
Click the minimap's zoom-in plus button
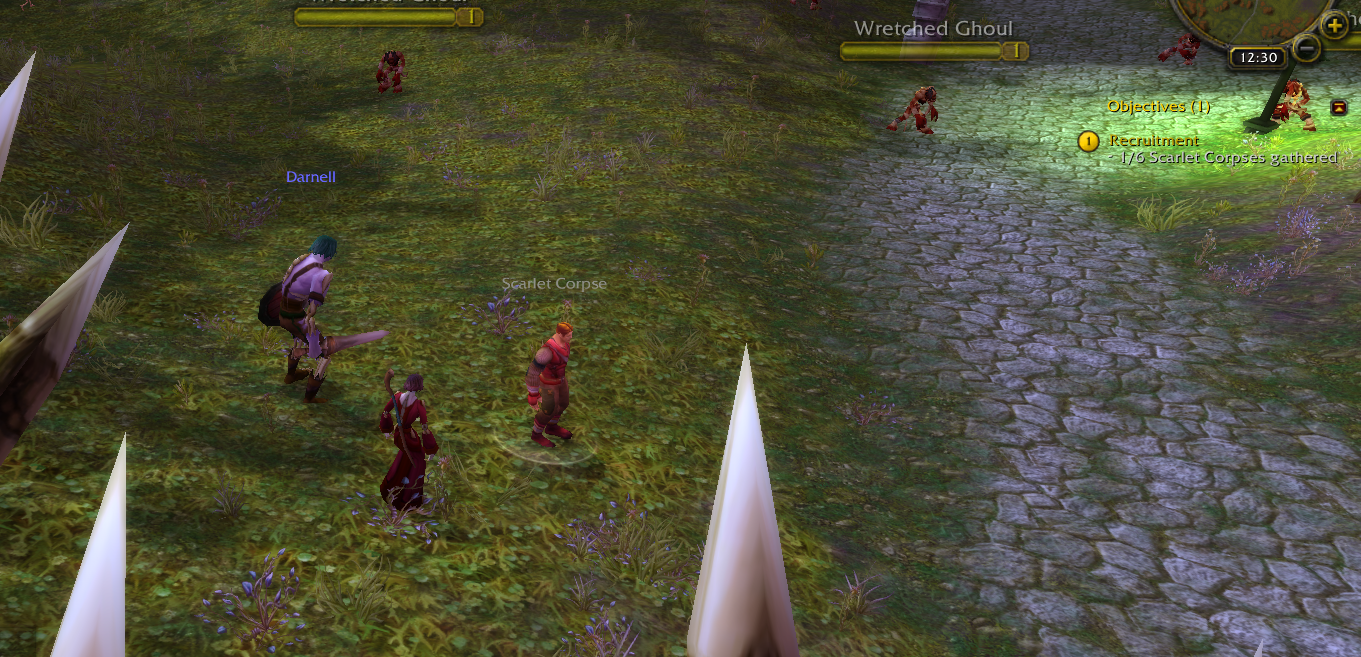1335,24
